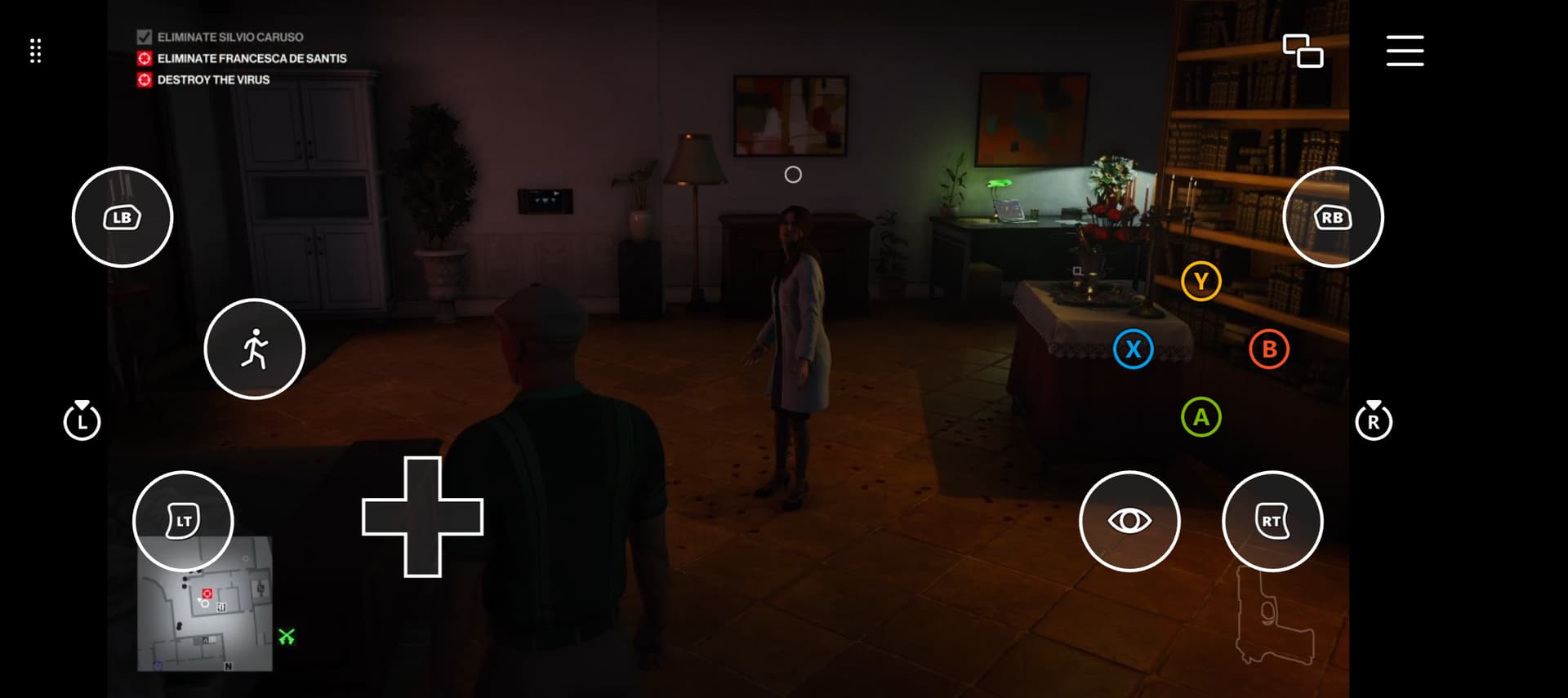Tap the RB touch button

[1333, 217]
